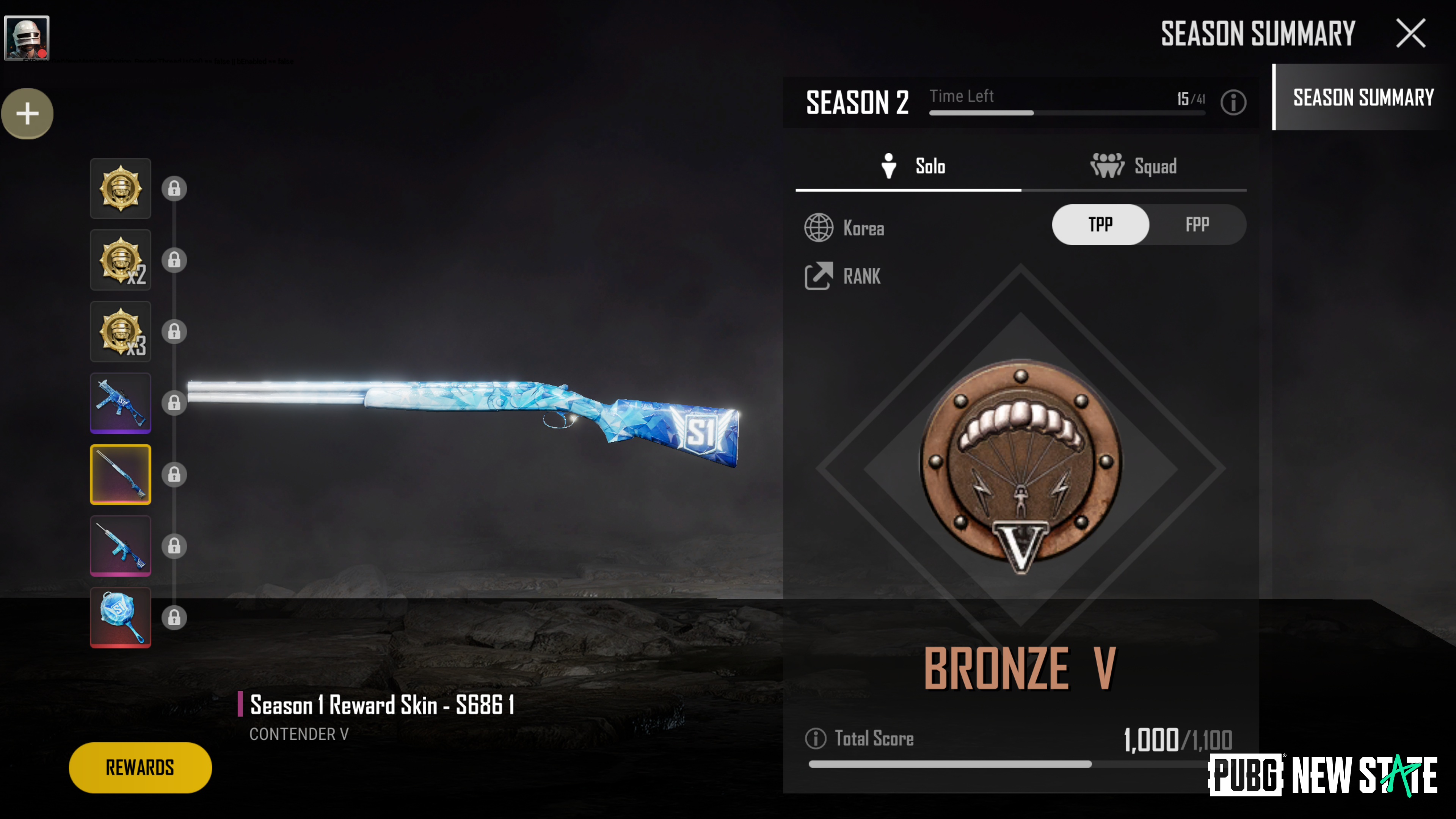Choose TPP perspective mode
Viewport: 1456px width, 819px height.
tap(1100, 225)
